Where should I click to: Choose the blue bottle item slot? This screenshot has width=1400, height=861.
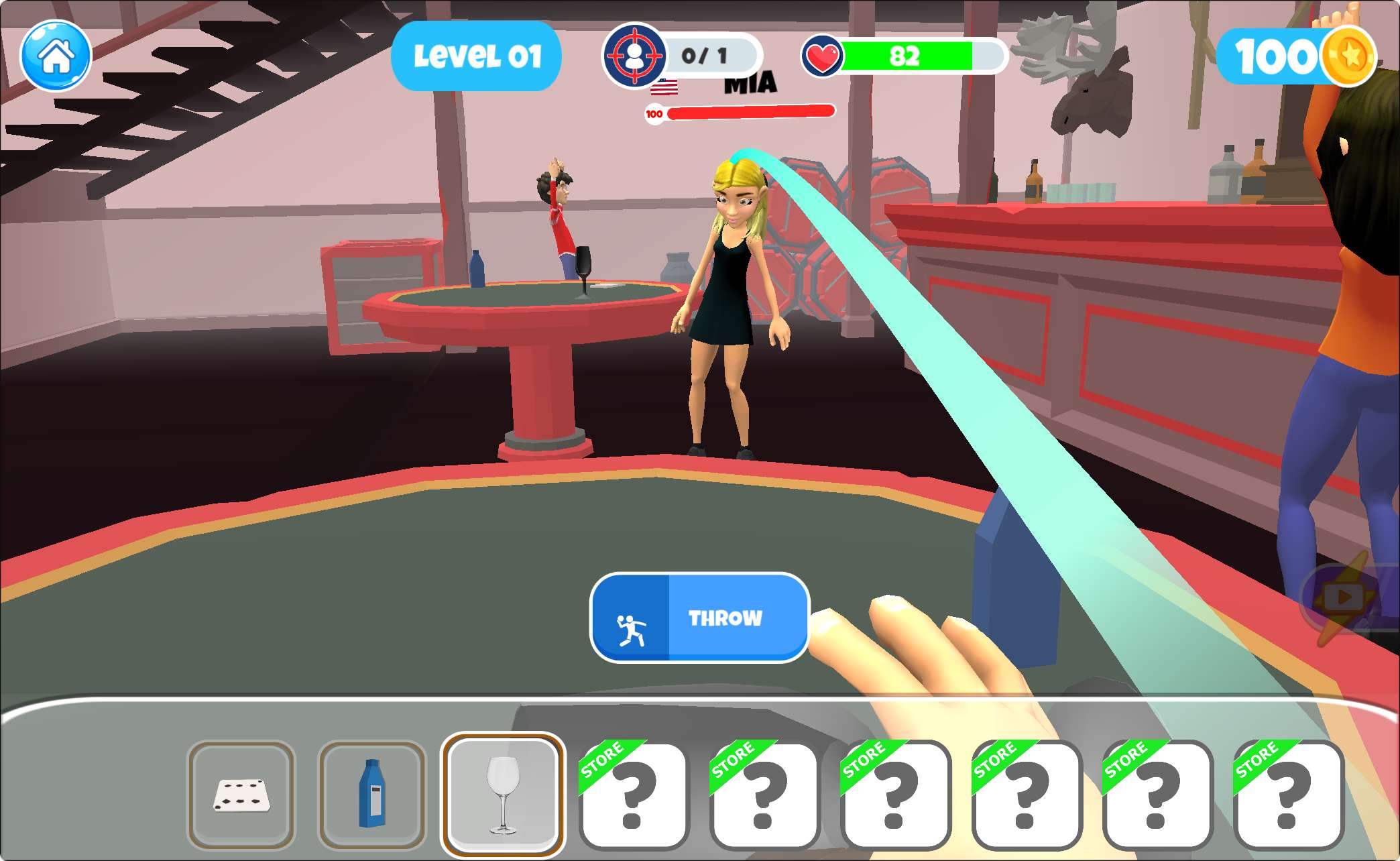point(371,795)
